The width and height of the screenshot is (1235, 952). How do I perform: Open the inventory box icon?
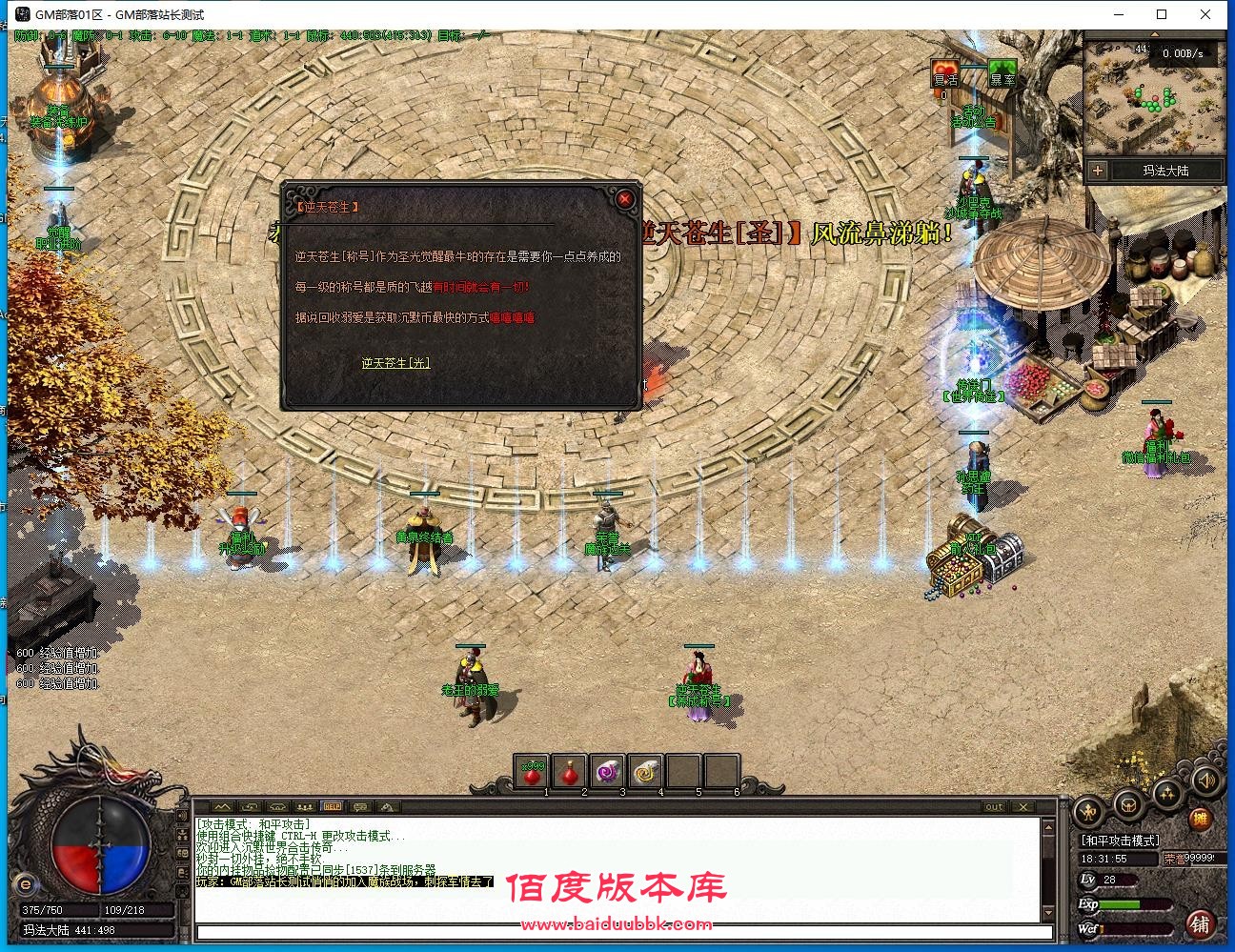click(1127, 803)
